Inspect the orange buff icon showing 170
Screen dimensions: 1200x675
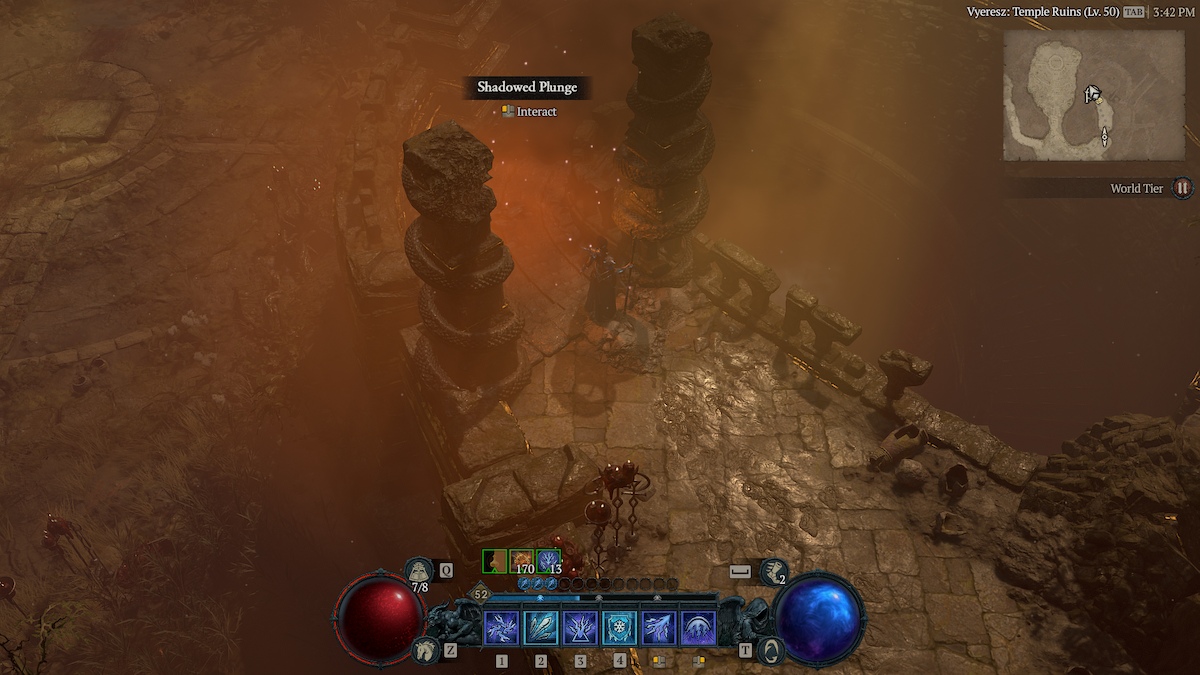(x=522, y=561)
